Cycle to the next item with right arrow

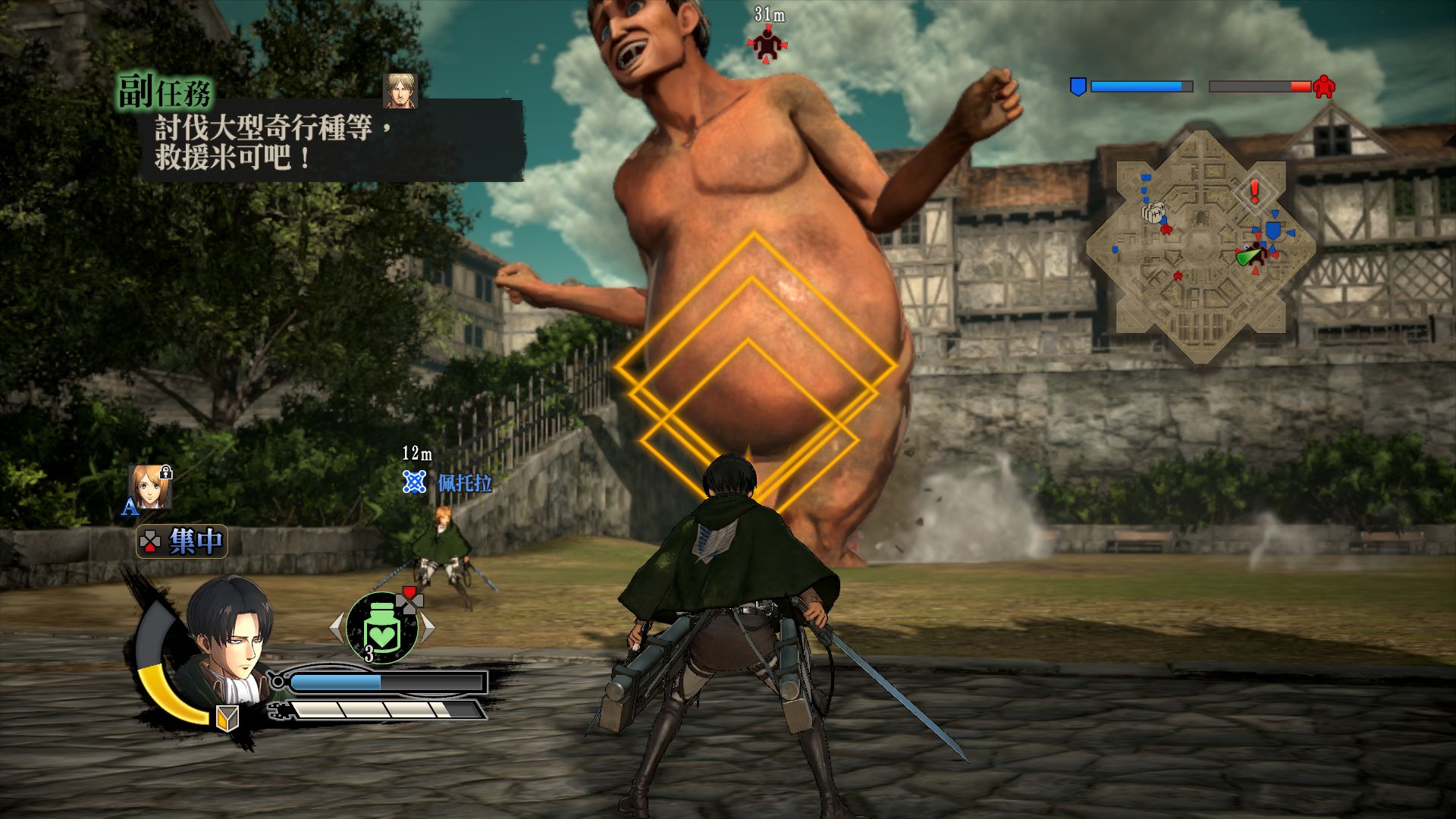(428, 628)
